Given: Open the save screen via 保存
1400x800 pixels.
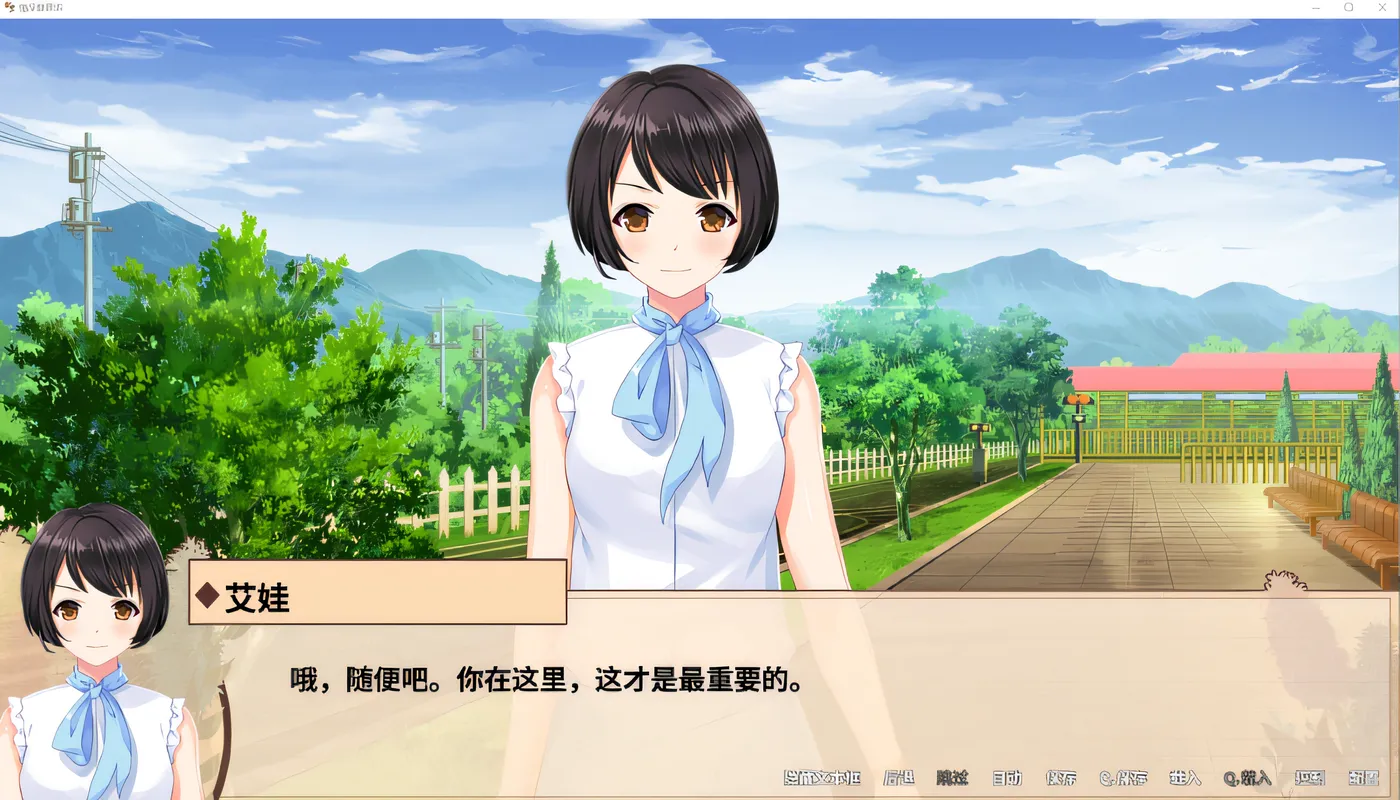Looking at the screenshot, I should pyautogui.click(x=1060, y=778).
